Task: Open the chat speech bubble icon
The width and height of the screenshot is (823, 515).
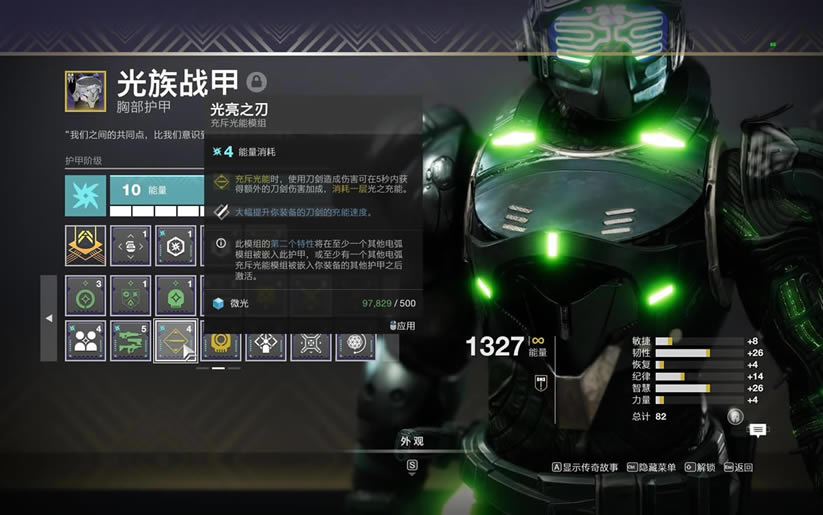Action: pos(758,430)
